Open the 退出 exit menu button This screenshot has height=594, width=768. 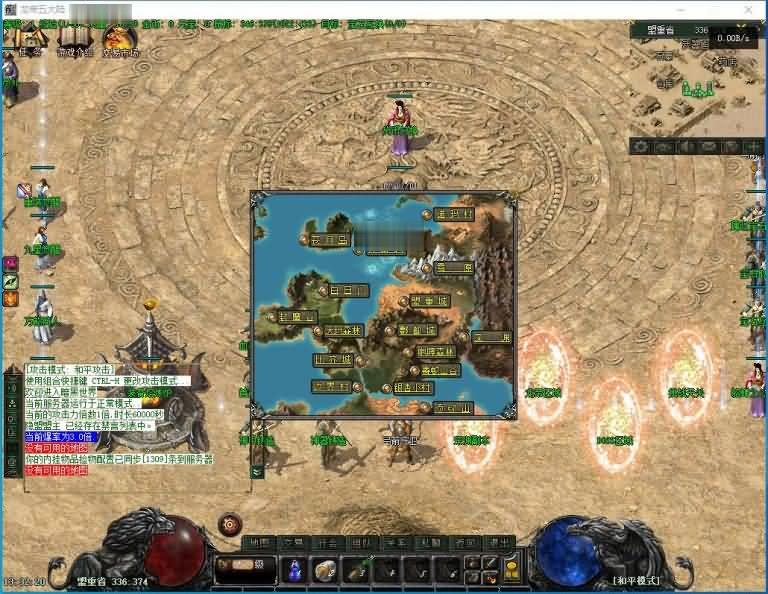pos(499,543)
